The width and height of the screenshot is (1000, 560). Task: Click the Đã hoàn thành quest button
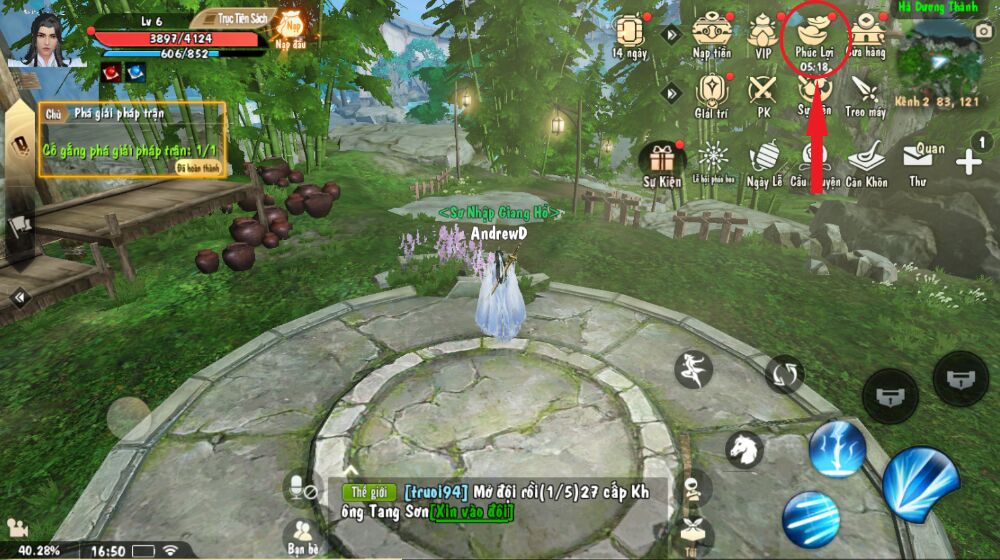197,167
